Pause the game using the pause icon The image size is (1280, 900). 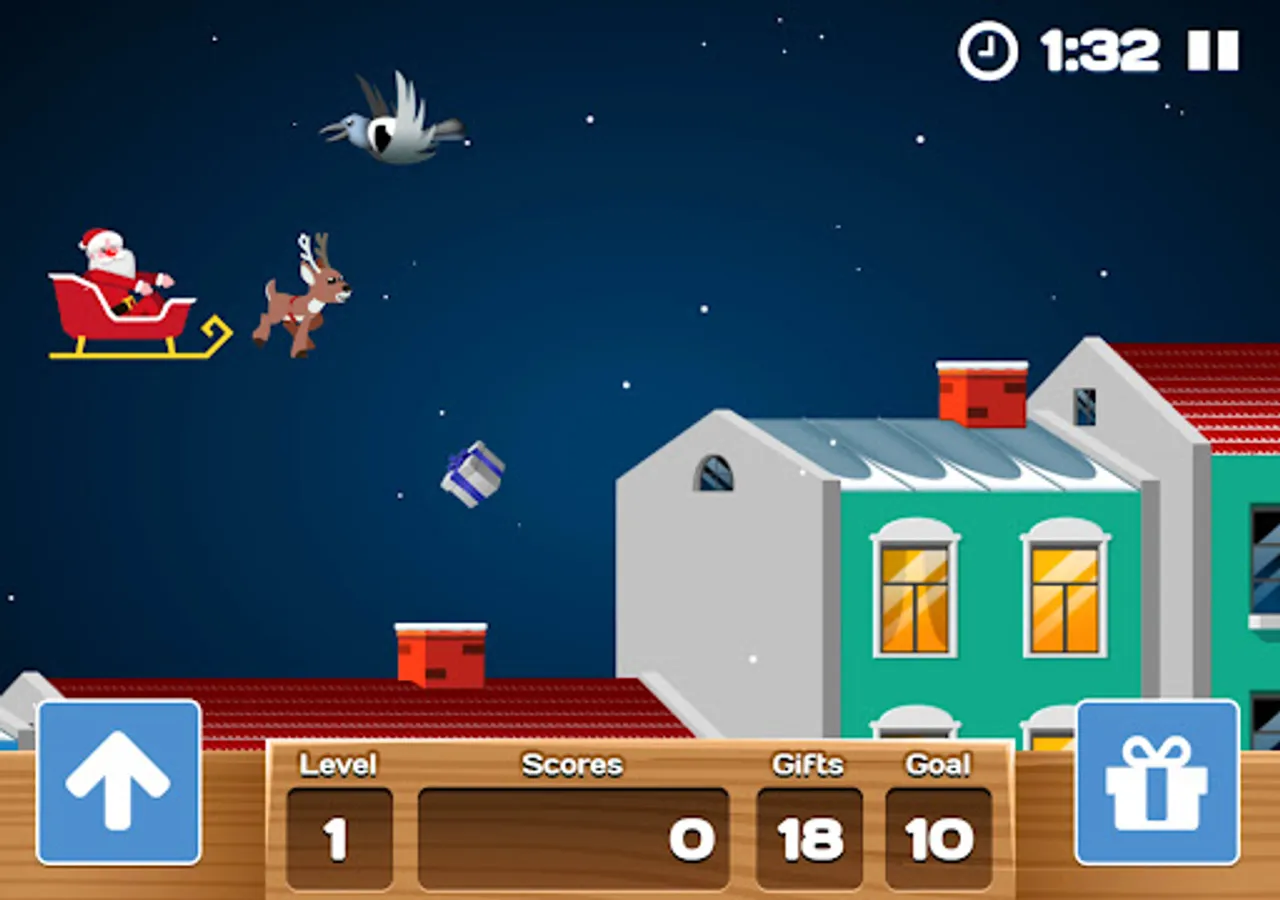[x=1212, y=50]
